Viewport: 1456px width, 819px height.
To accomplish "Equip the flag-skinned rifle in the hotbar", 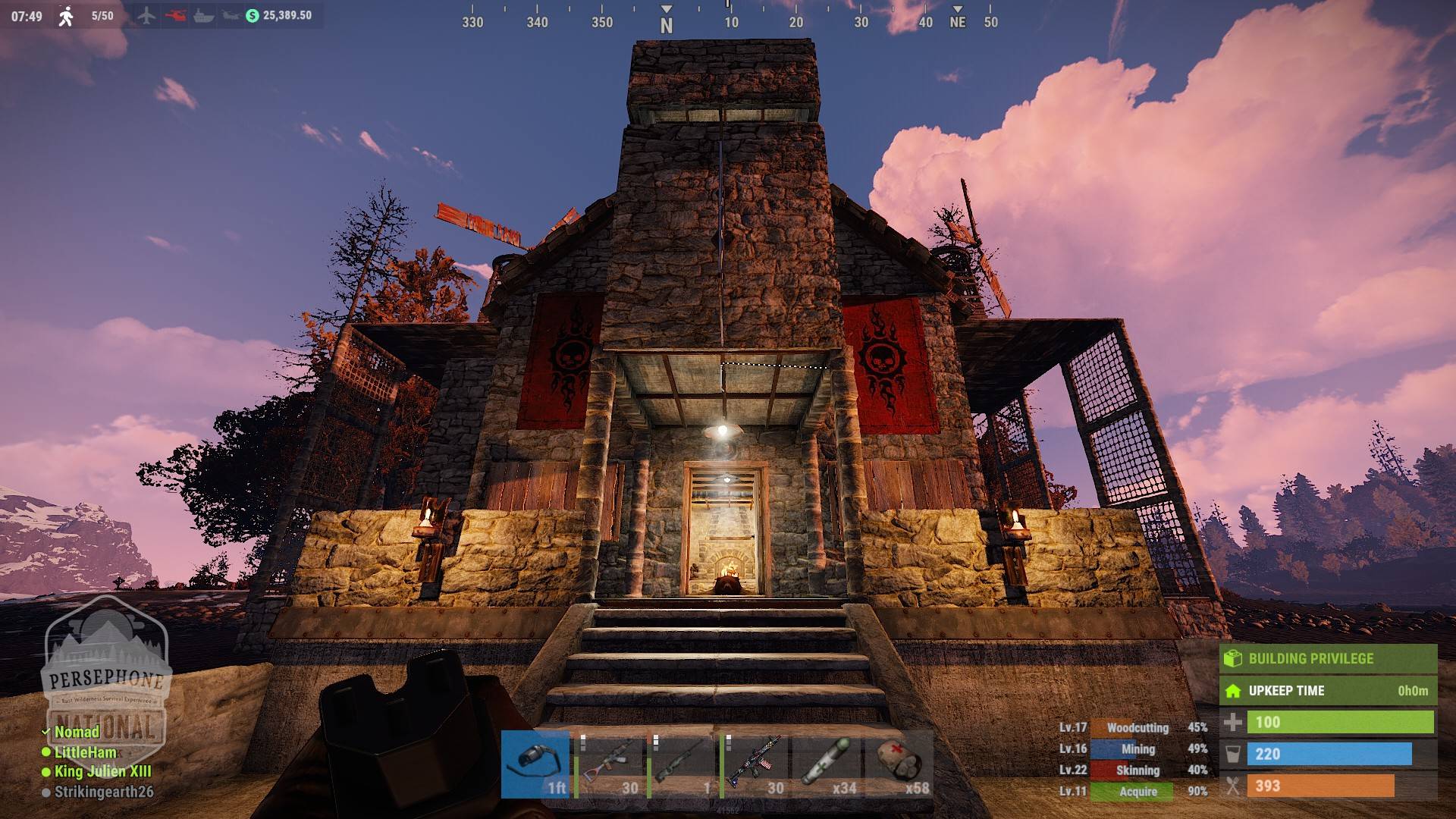I will (754, 764).
